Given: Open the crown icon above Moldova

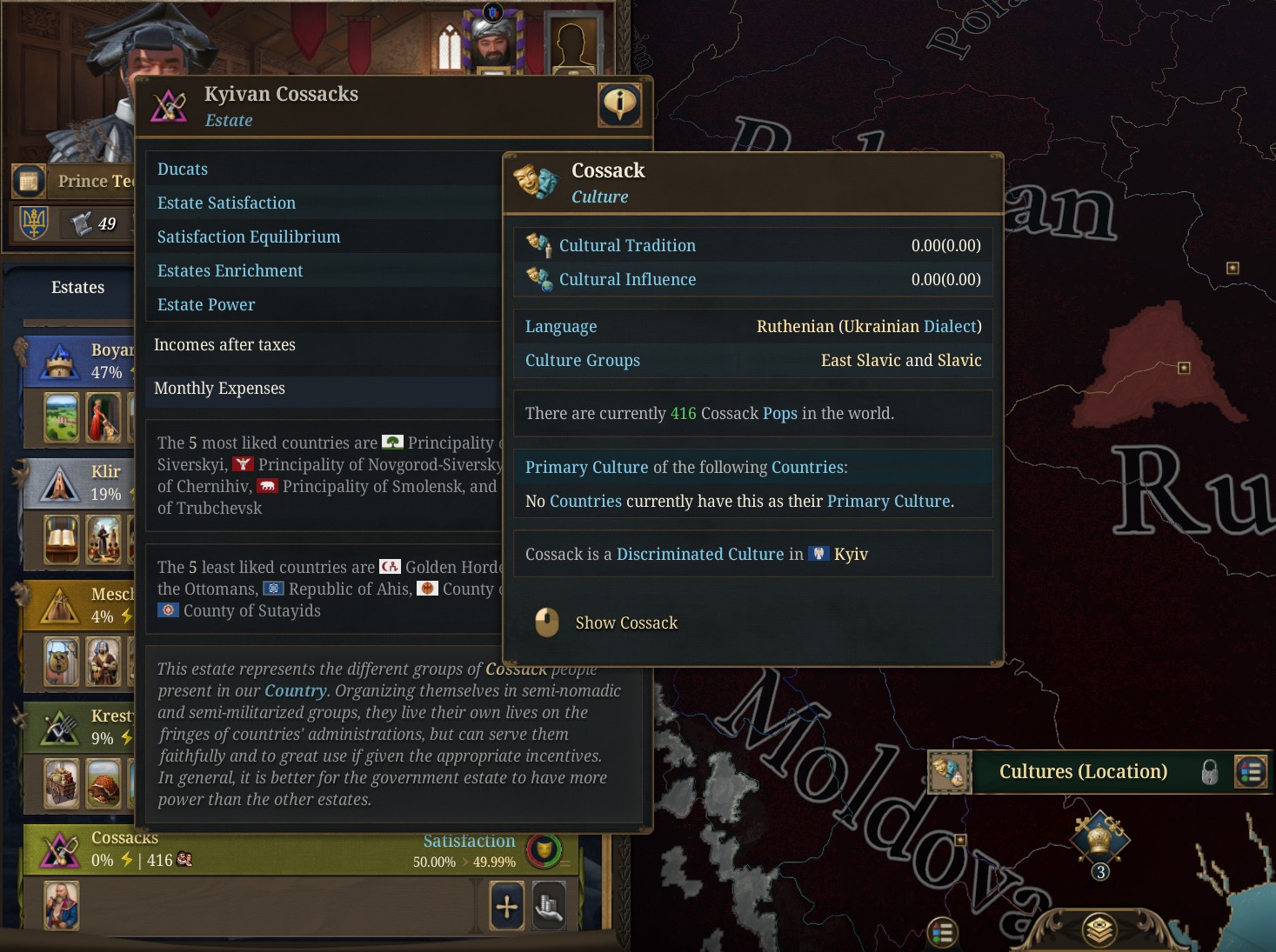Looking at the screenshot, I should click(x=1101, y=837).
